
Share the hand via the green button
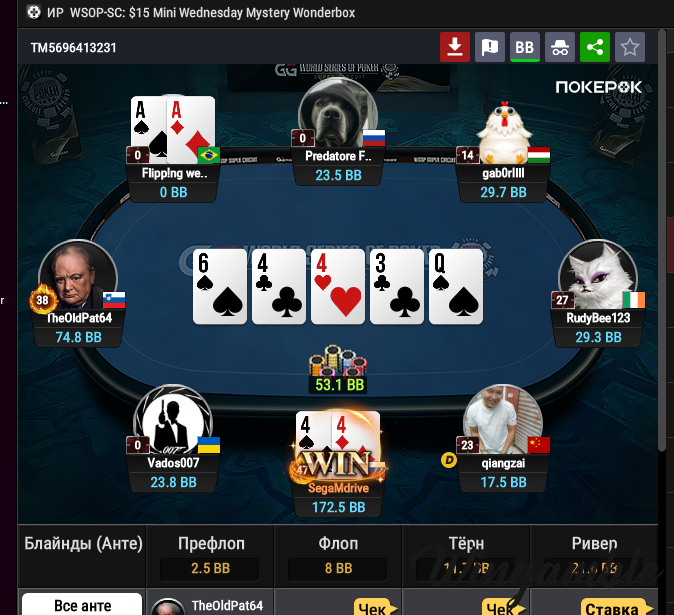coord(594,47)
